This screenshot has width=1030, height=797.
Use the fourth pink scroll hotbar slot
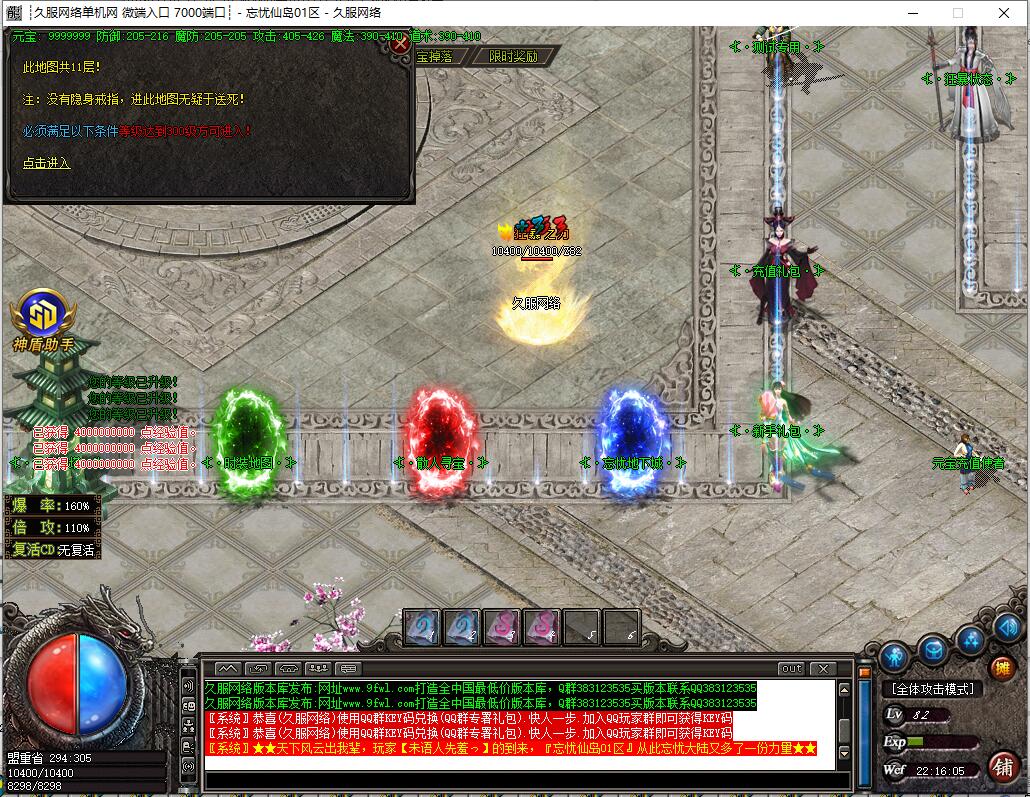click(x=541, y=627)
